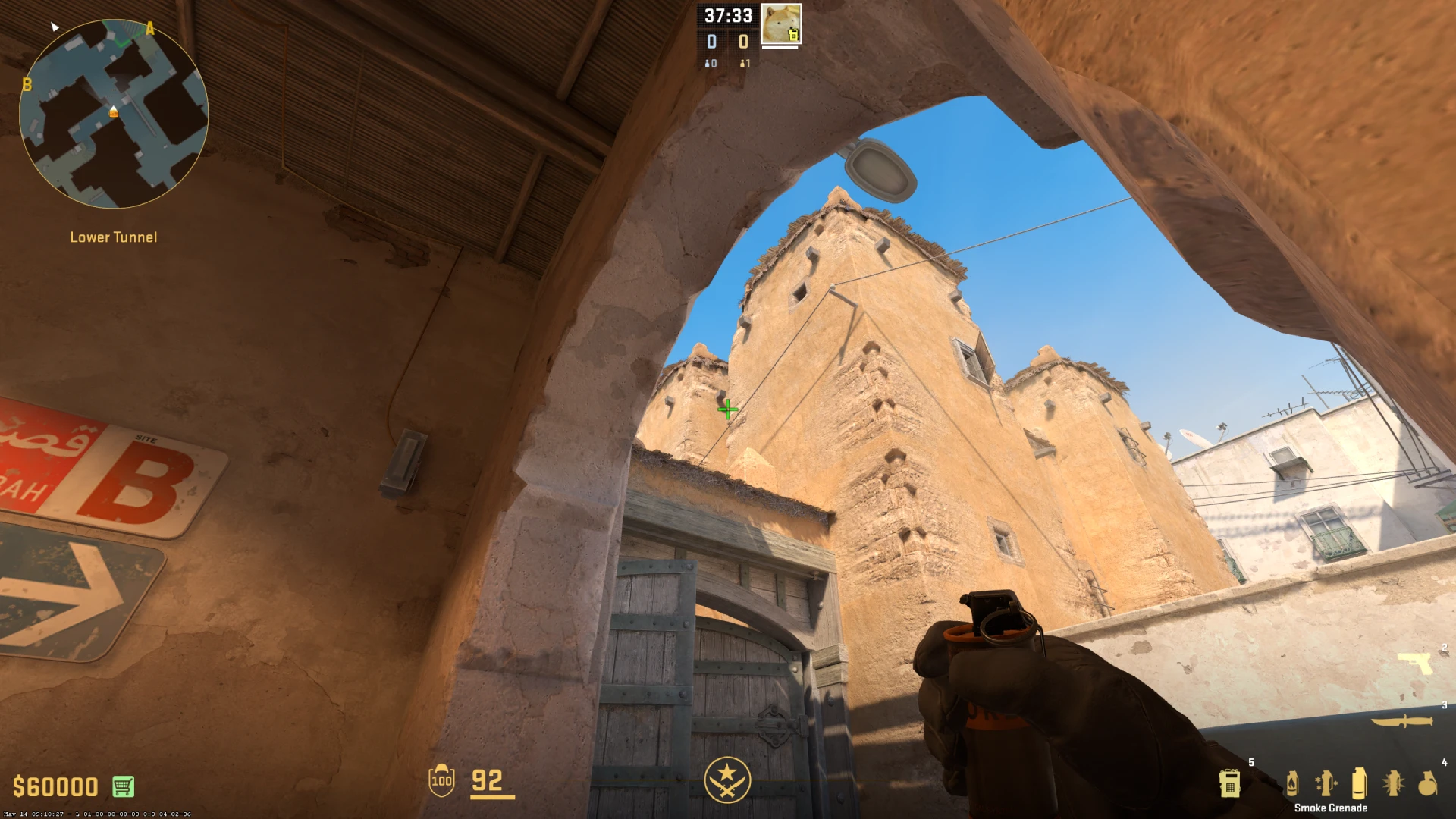
Task: Click the T player count icon
Action: 742,64
